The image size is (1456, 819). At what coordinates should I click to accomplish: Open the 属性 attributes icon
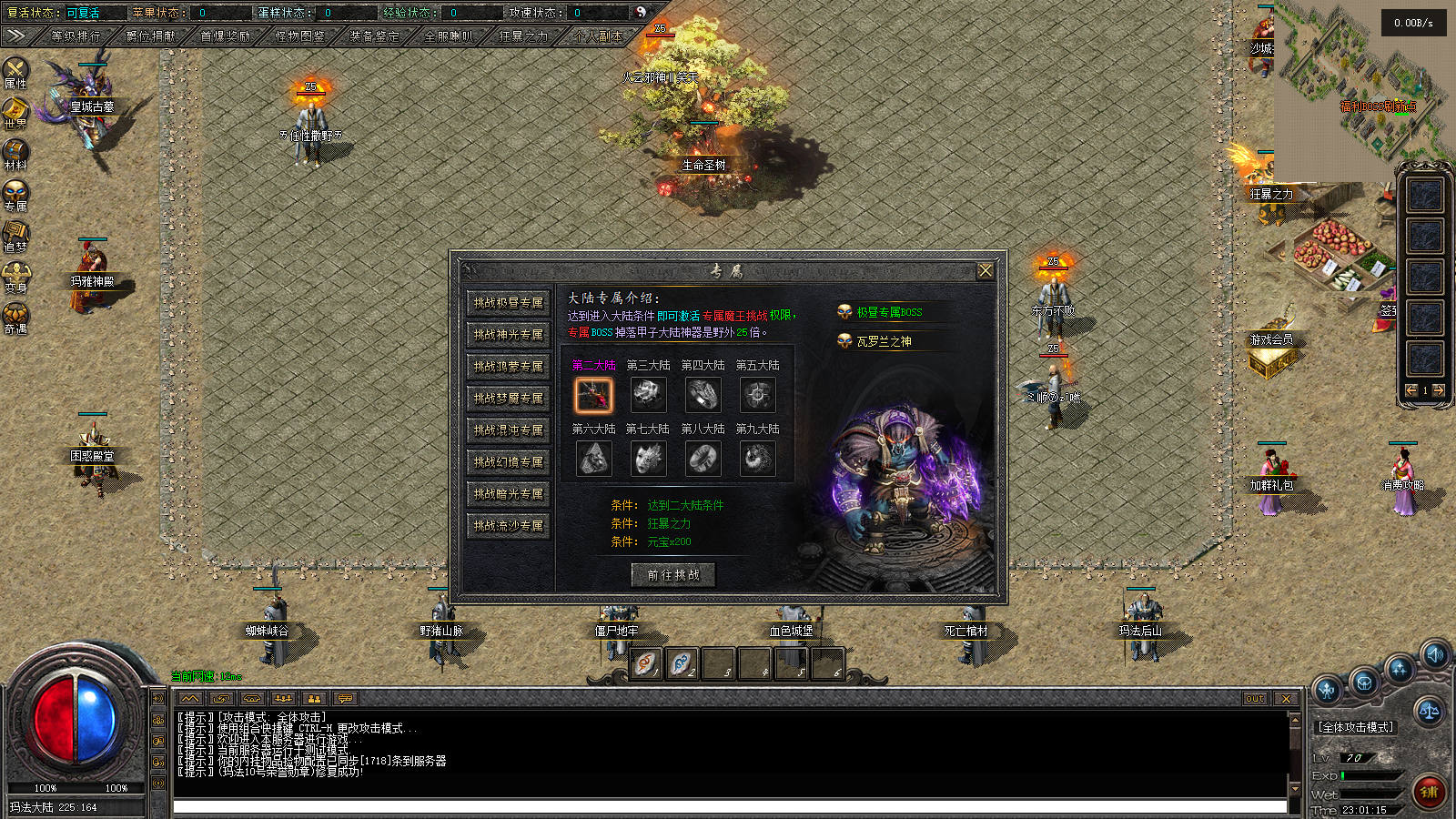15,71
